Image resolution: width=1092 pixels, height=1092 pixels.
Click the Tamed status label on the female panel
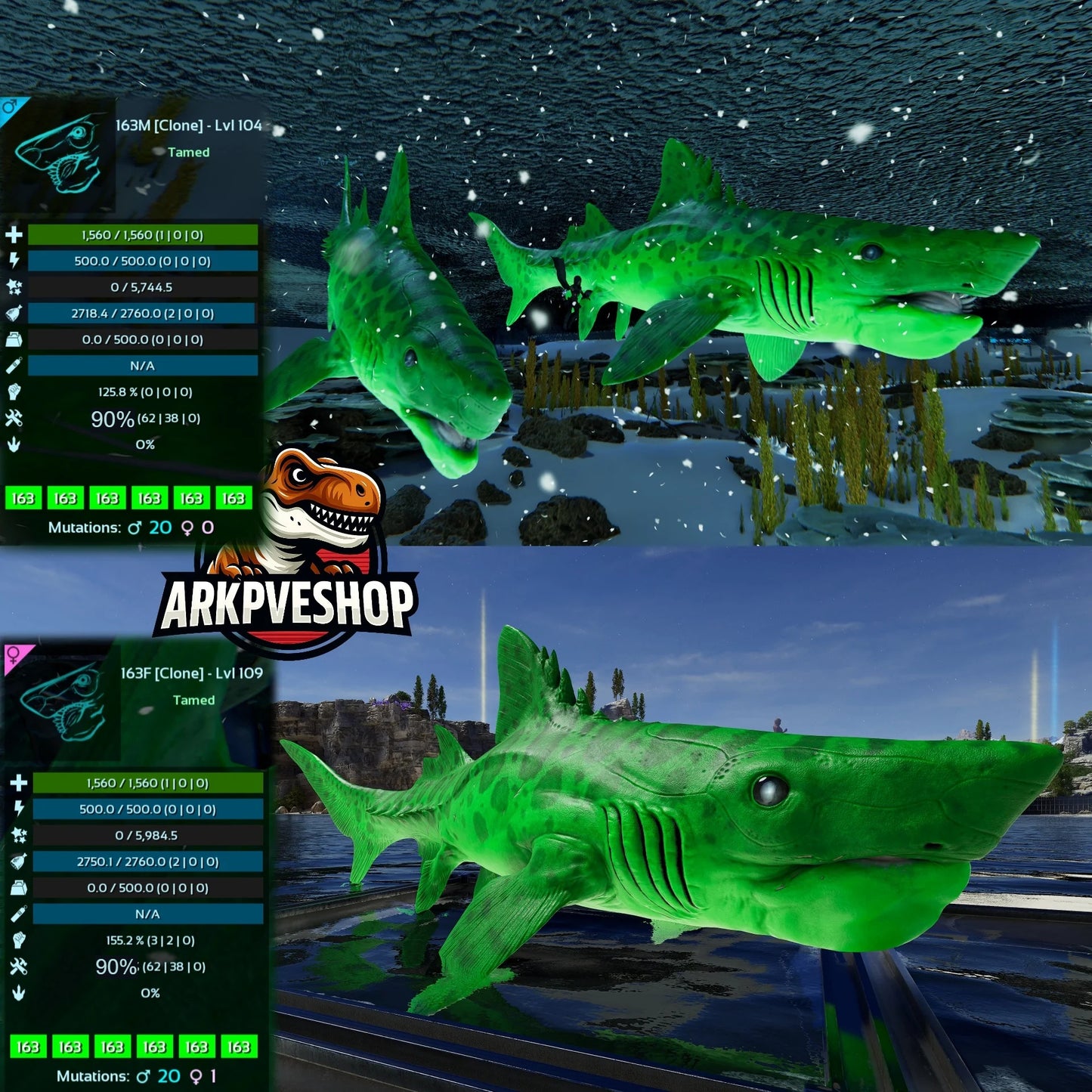pyautogui.click(x=195, y=701)
